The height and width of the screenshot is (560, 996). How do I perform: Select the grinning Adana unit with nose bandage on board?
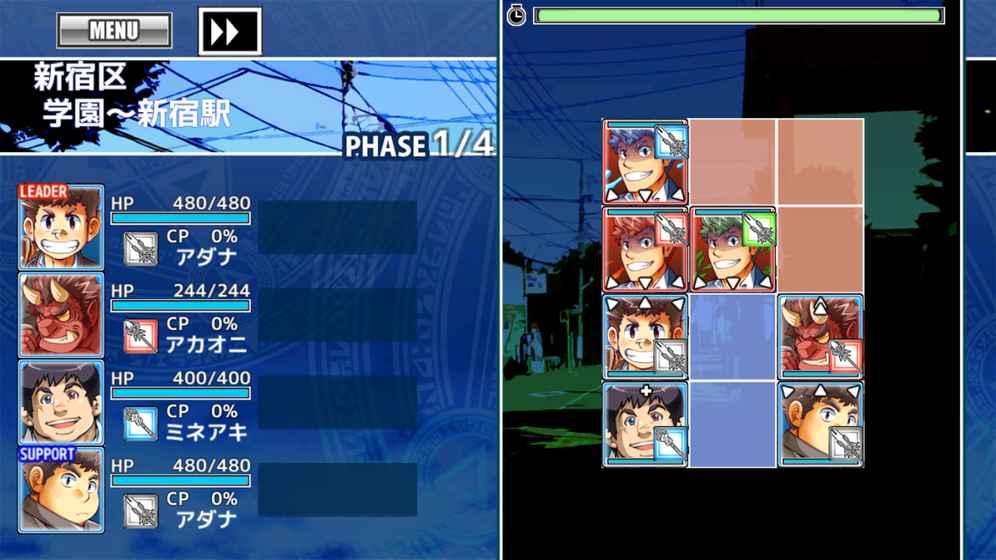[x=645, y=337]
